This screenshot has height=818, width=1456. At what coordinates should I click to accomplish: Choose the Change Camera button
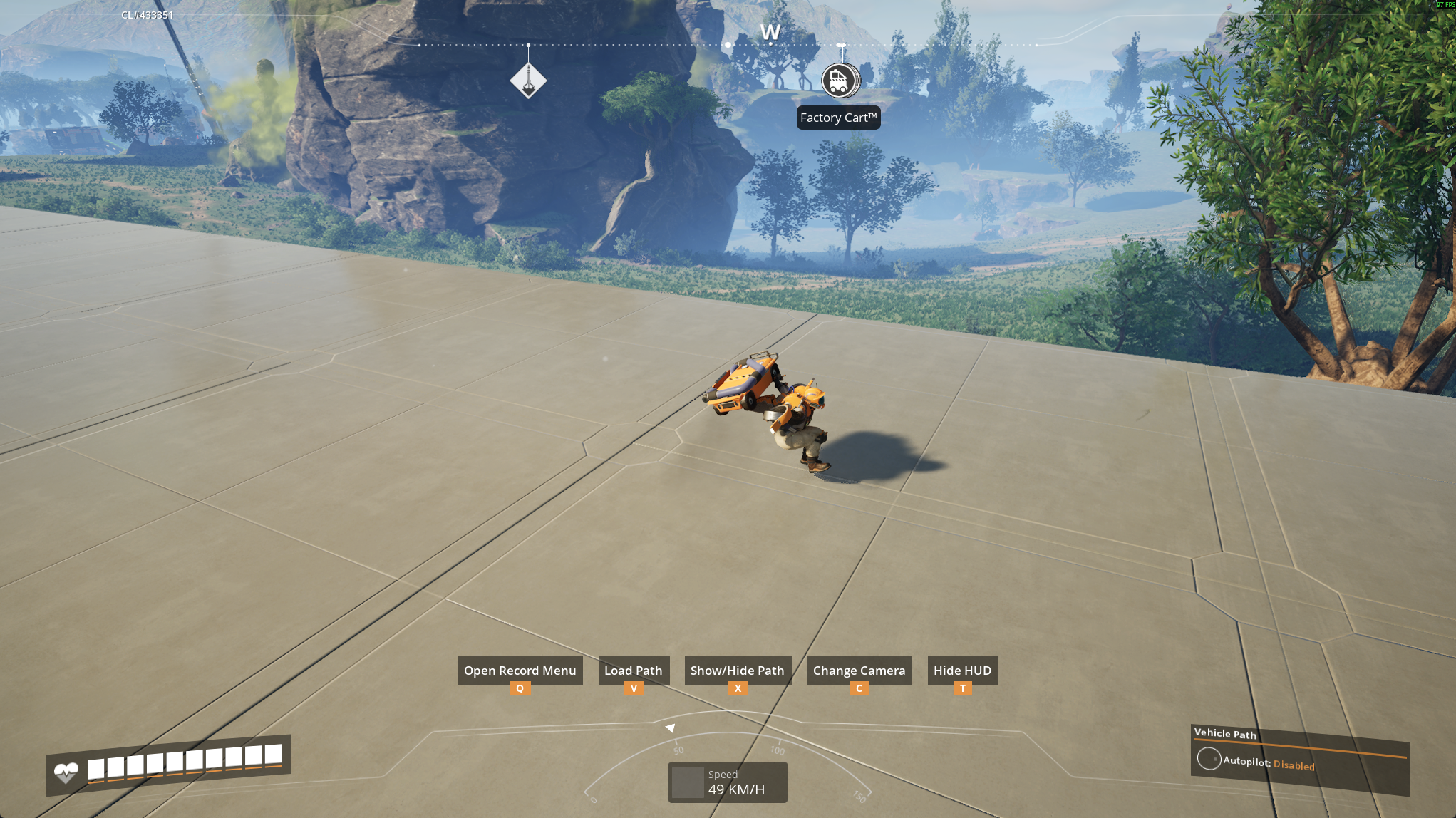pyautogui.click(x=859, y=671)
